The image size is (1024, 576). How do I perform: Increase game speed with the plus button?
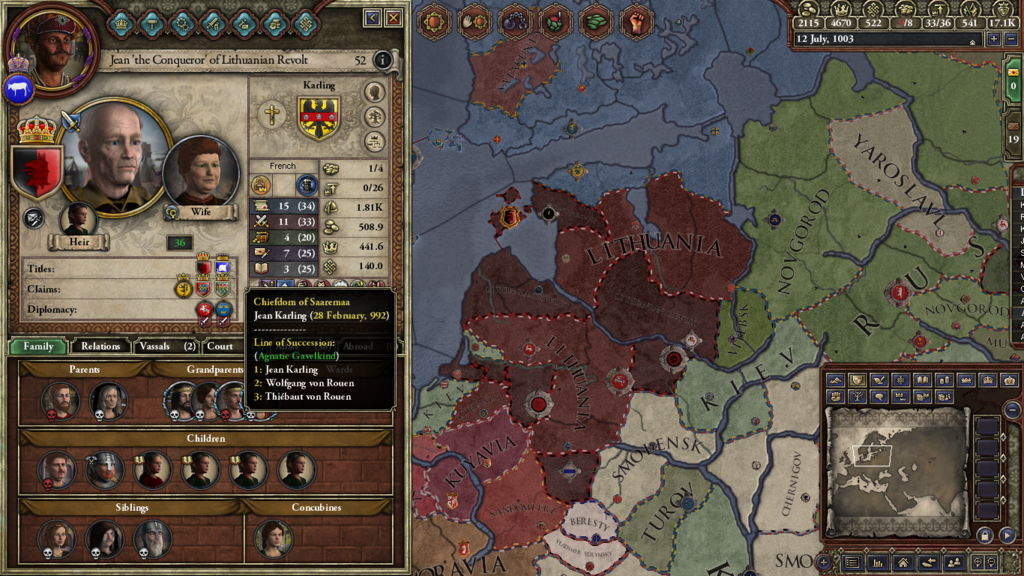994,40
